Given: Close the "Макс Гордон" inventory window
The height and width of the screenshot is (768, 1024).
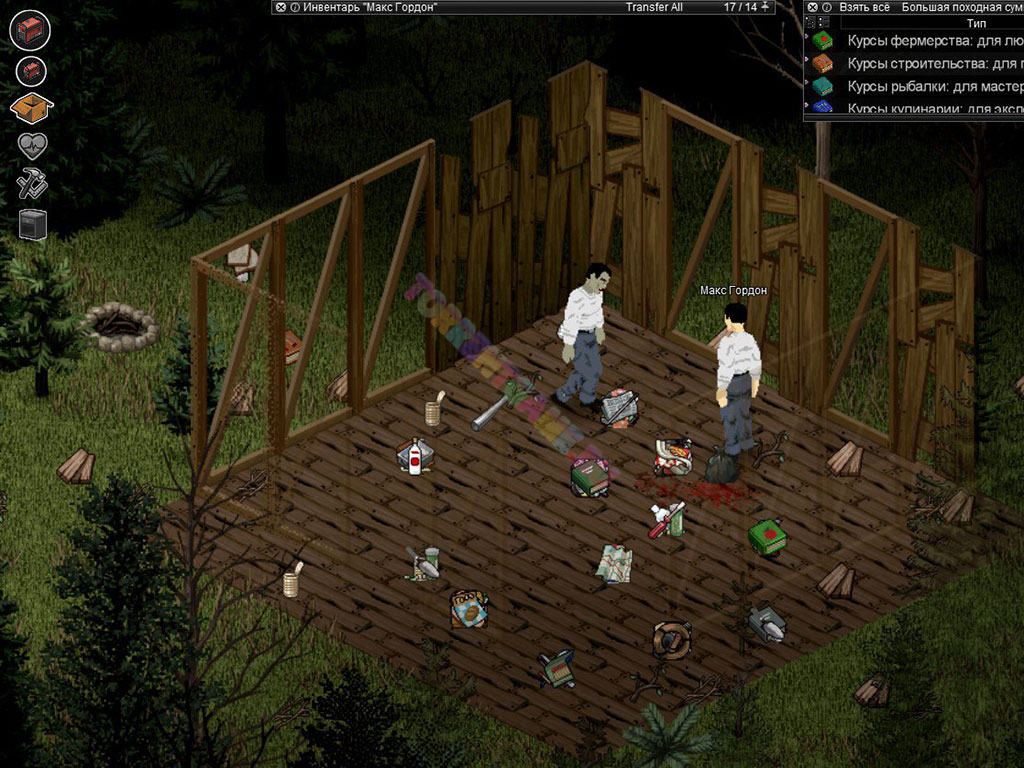Looking at the screenshot, I should 280,7.
